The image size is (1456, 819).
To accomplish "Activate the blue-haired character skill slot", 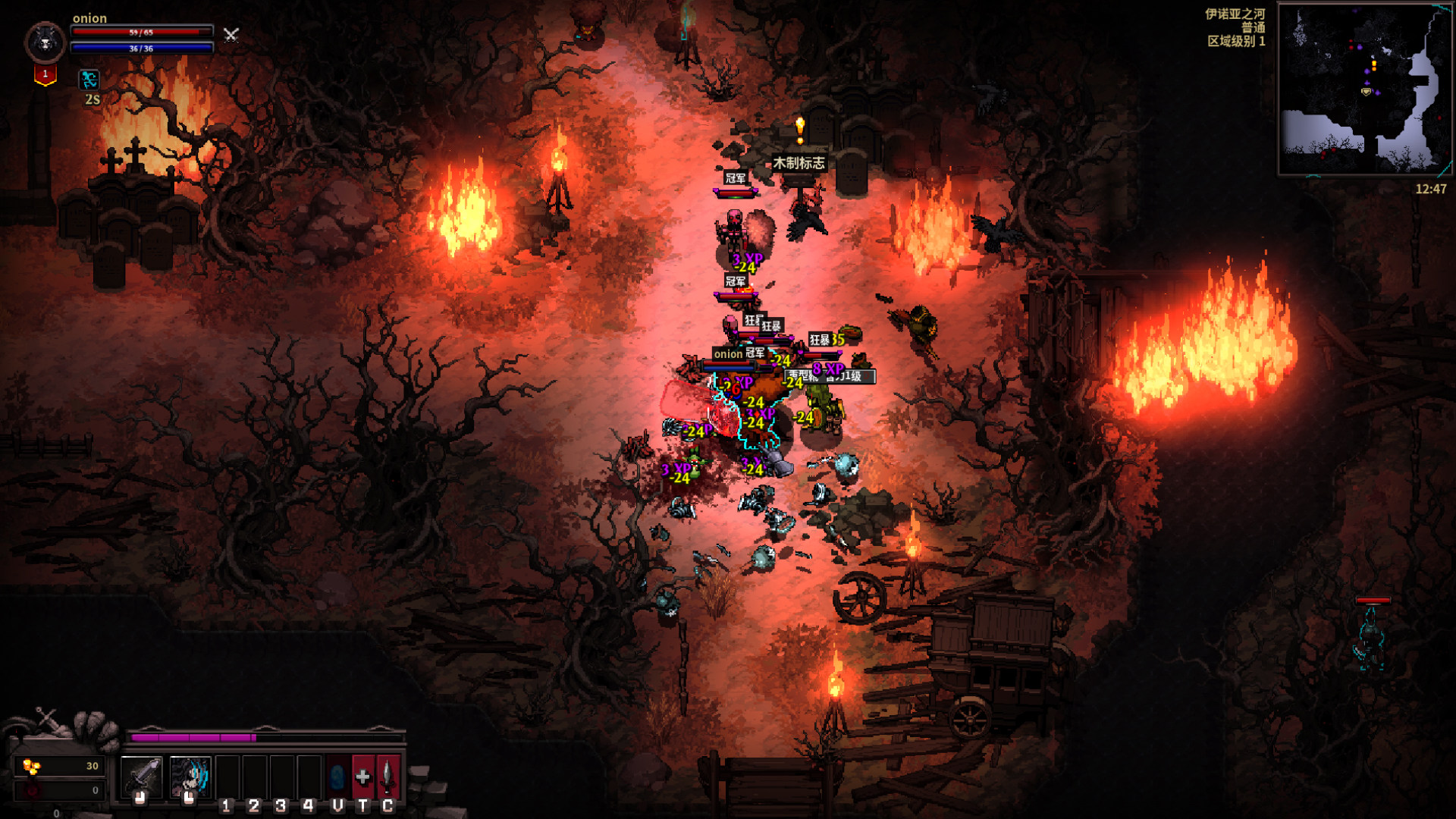I will (190, 776).
